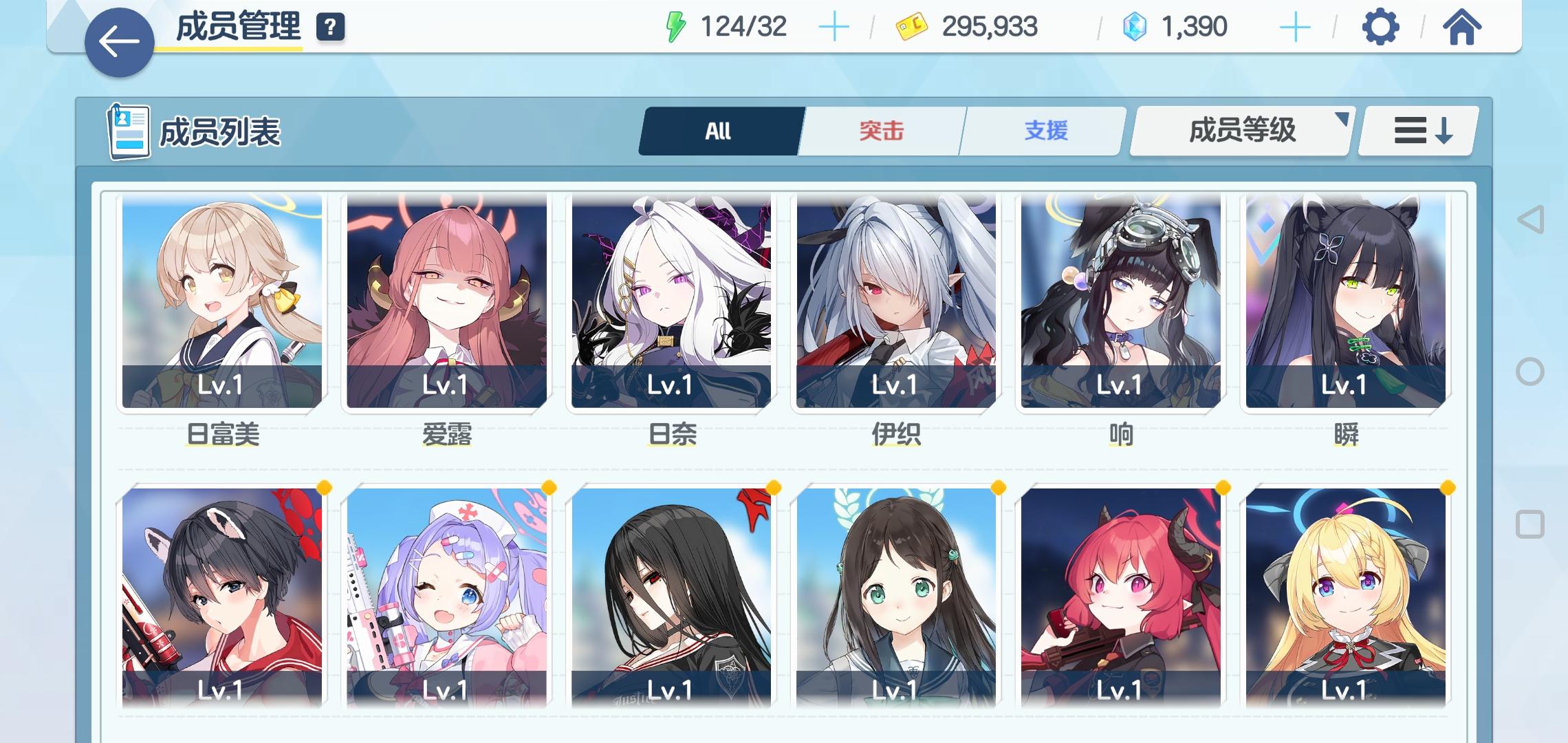Viewport: 1568px width, 743px height.
Task: Select the All tab
Action: tap(717, 131)
